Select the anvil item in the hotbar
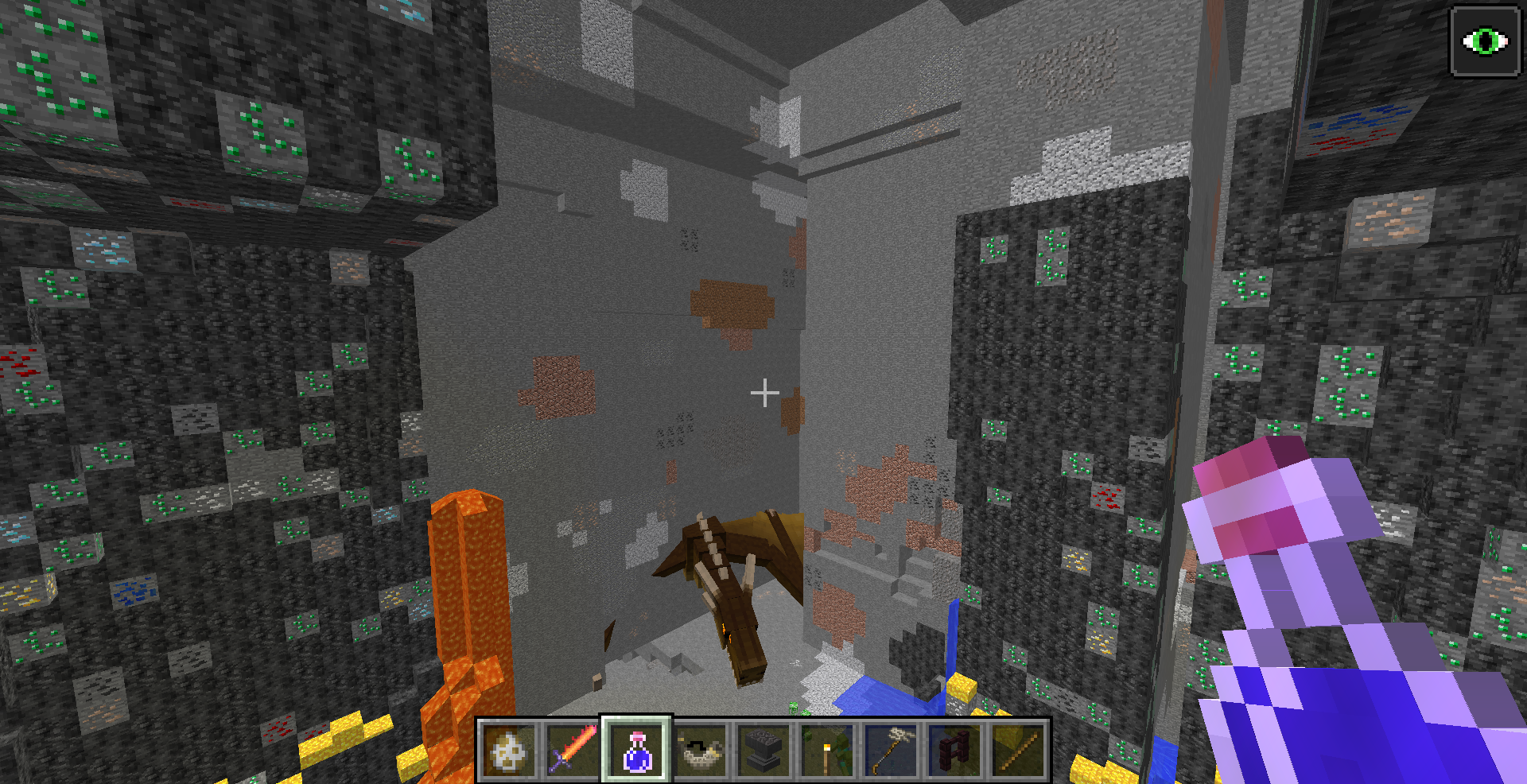This screenshot has height=784, width=1527. click(x=764, y=749)
